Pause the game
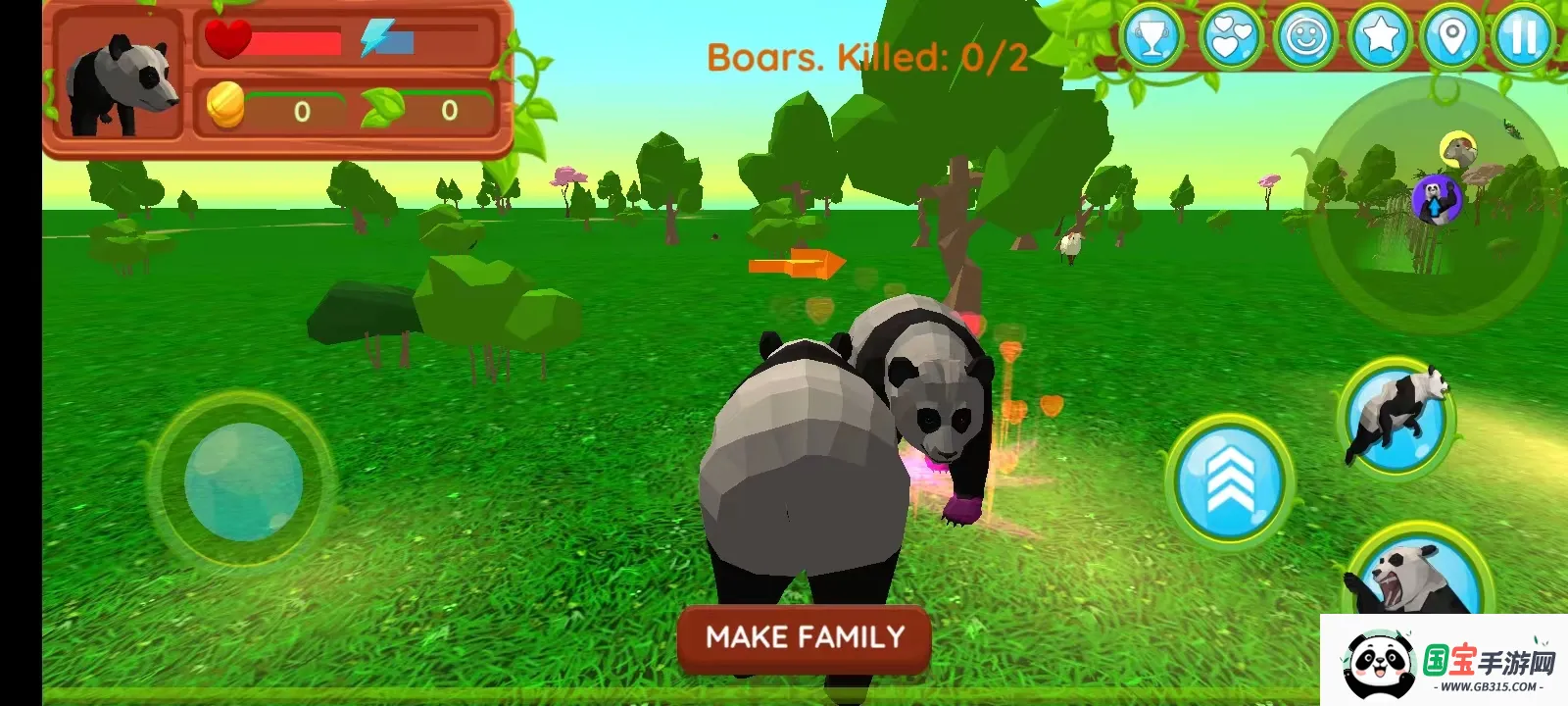 click(1524, 39)
